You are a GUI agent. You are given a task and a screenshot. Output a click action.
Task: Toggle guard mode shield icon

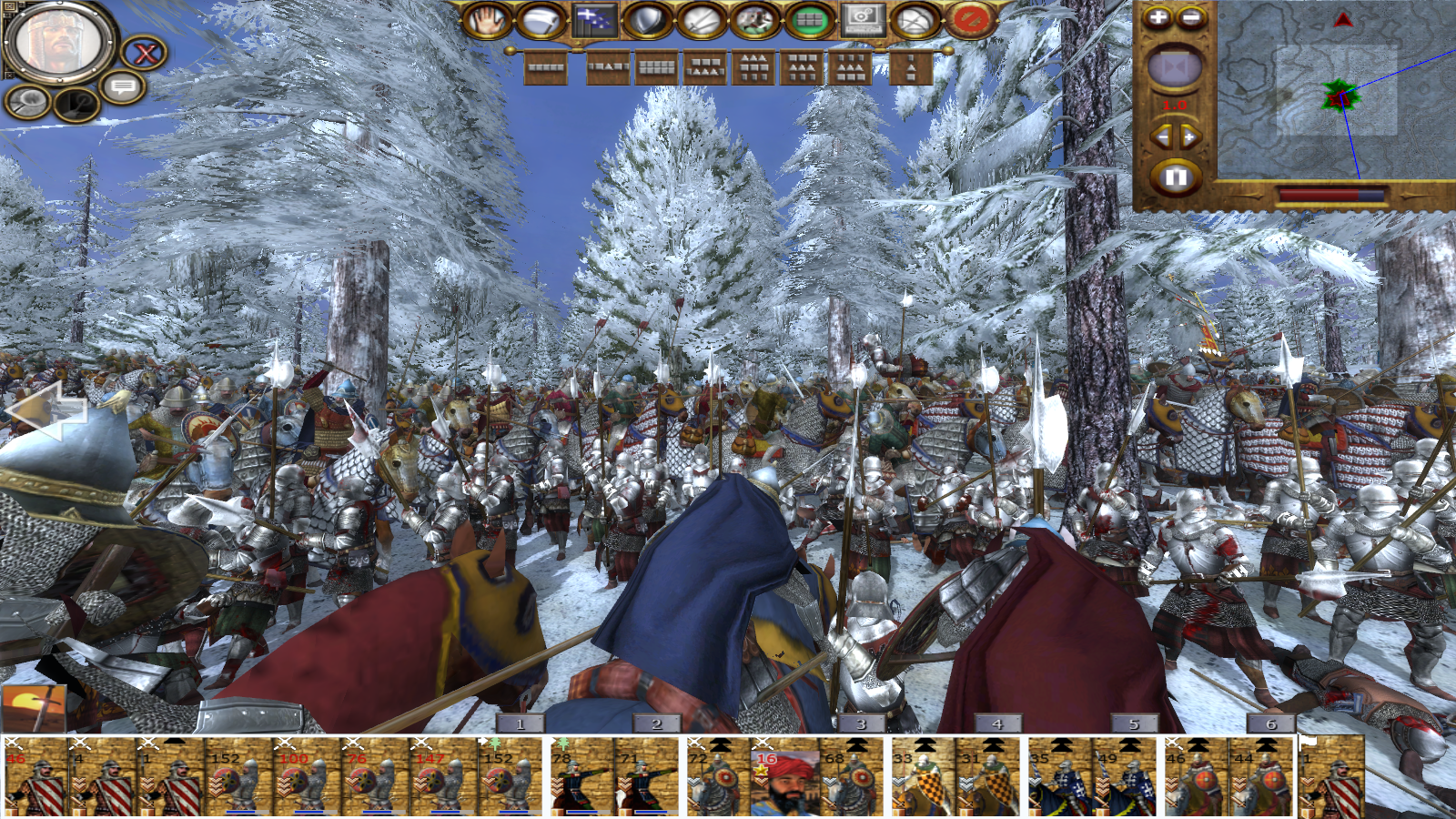pos(648,20)
